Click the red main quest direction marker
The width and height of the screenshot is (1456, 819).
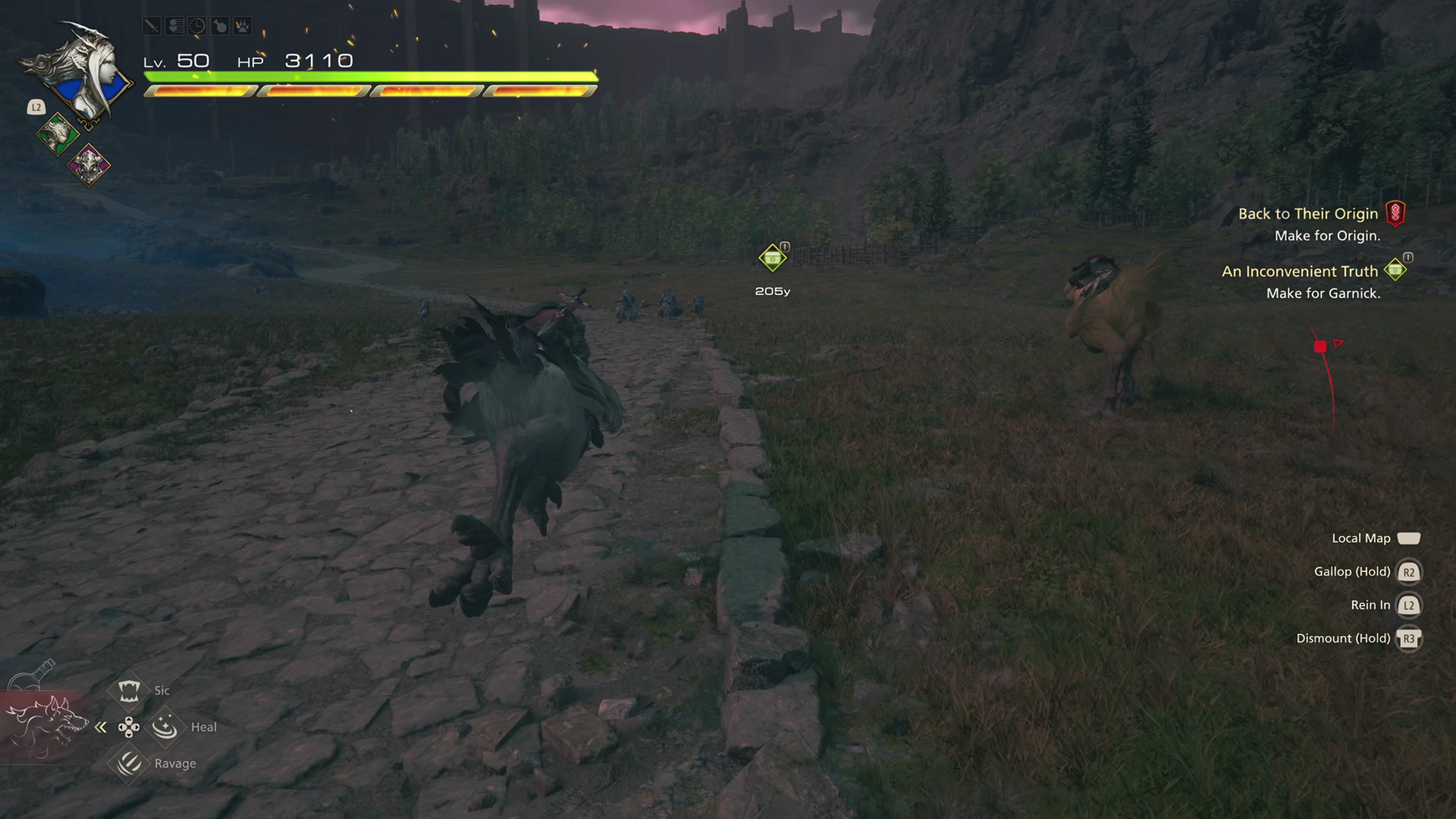click(x=1320, y=347)
